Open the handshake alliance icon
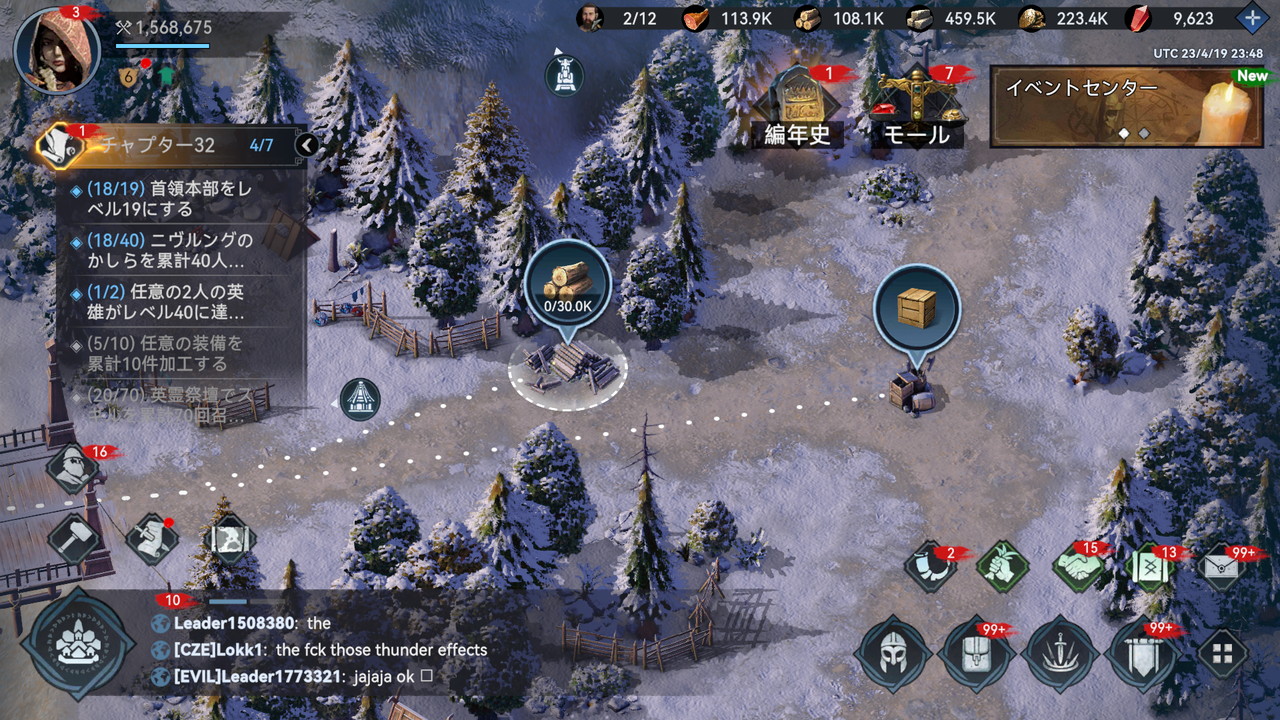1280x720 pixels. pyautogui.click(x=1078, y=567)
